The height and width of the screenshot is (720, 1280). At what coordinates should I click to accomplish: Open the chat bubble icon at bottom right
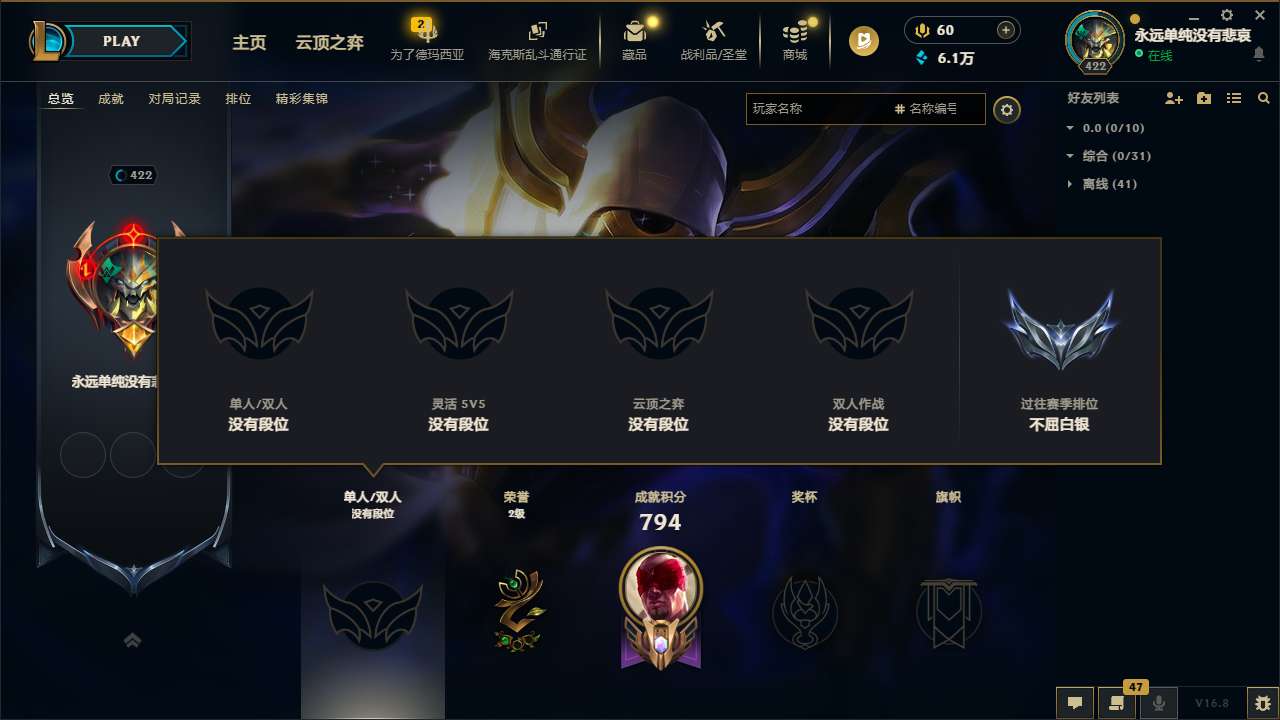[x=1074, y=703]
